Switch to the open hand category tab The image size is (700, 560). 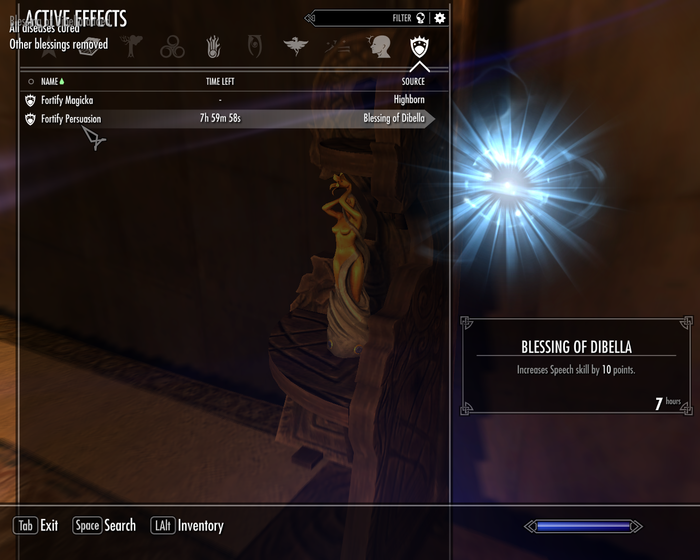(213, 46)
